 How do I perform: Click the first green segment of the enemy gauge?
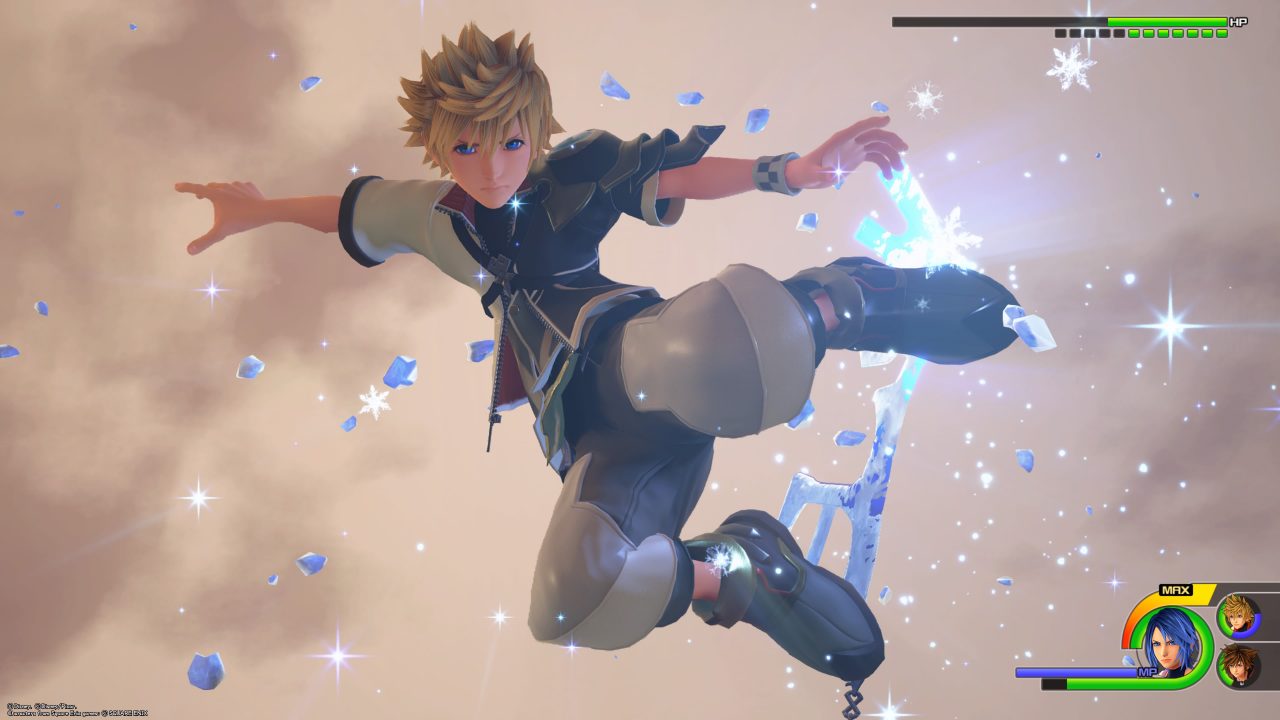tap(1133, 33)
